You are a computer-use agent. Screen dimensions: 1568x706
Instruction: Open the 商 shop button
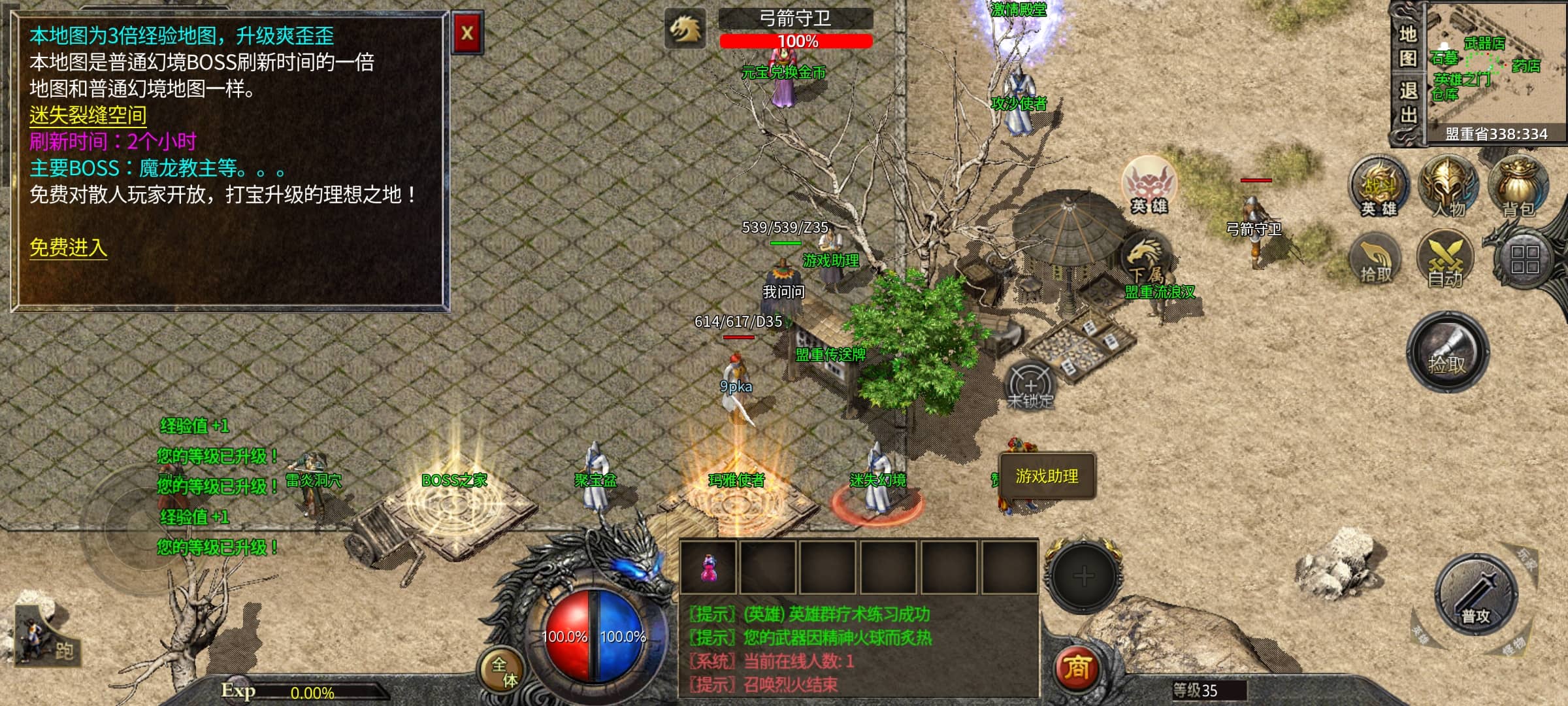coord(1077,668)
